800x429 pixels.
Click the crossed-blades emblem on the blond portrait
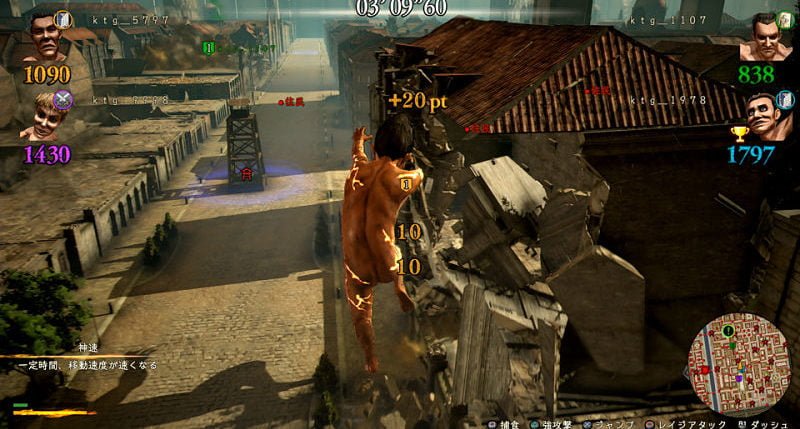63,98
